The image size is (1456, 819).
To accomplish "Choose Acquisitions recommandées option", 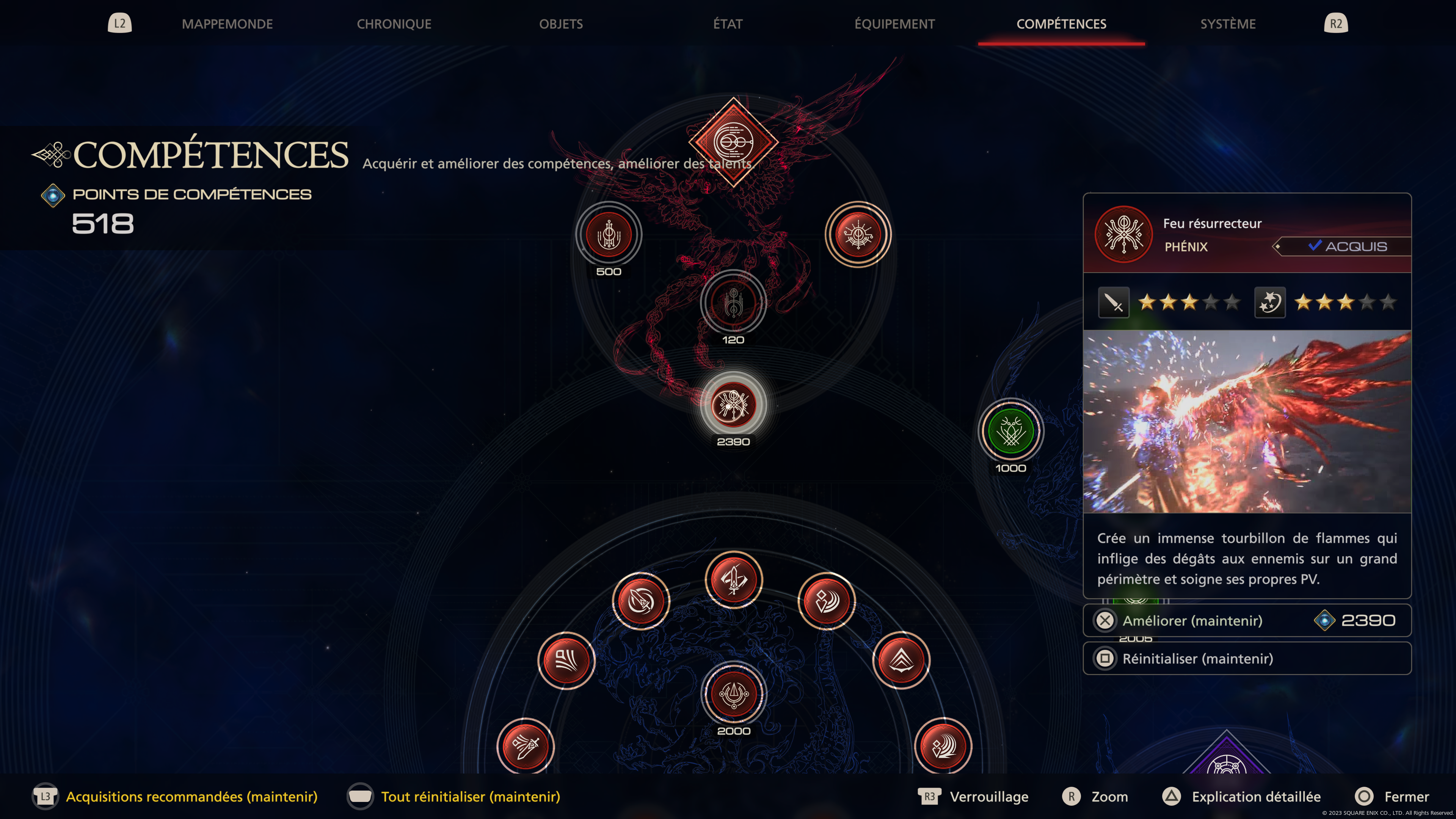I will [191, 796].
